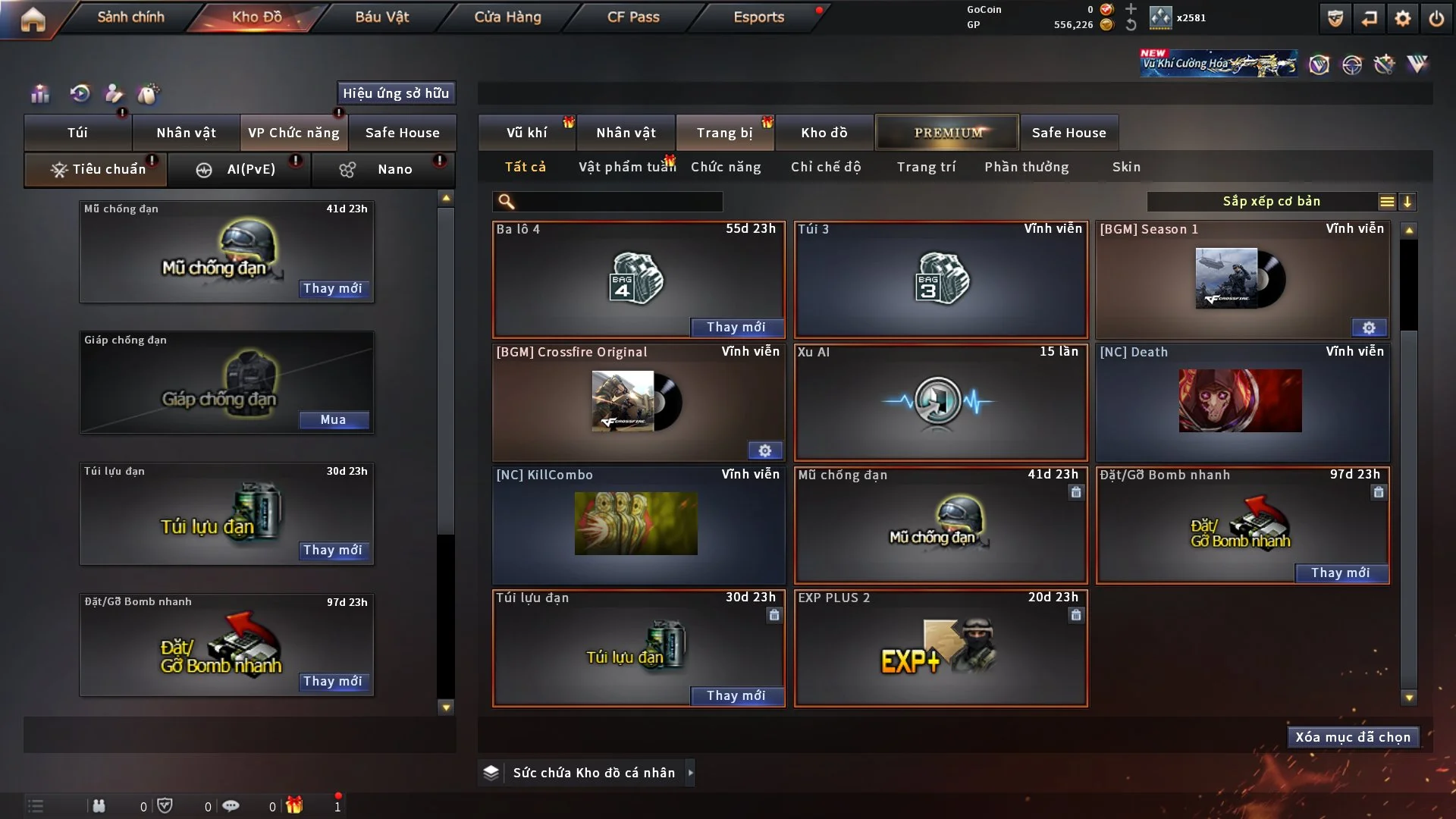Screen dimensions: 1456x819
Task: Open the gear settings icon
Action: (x=1402, y=18)
